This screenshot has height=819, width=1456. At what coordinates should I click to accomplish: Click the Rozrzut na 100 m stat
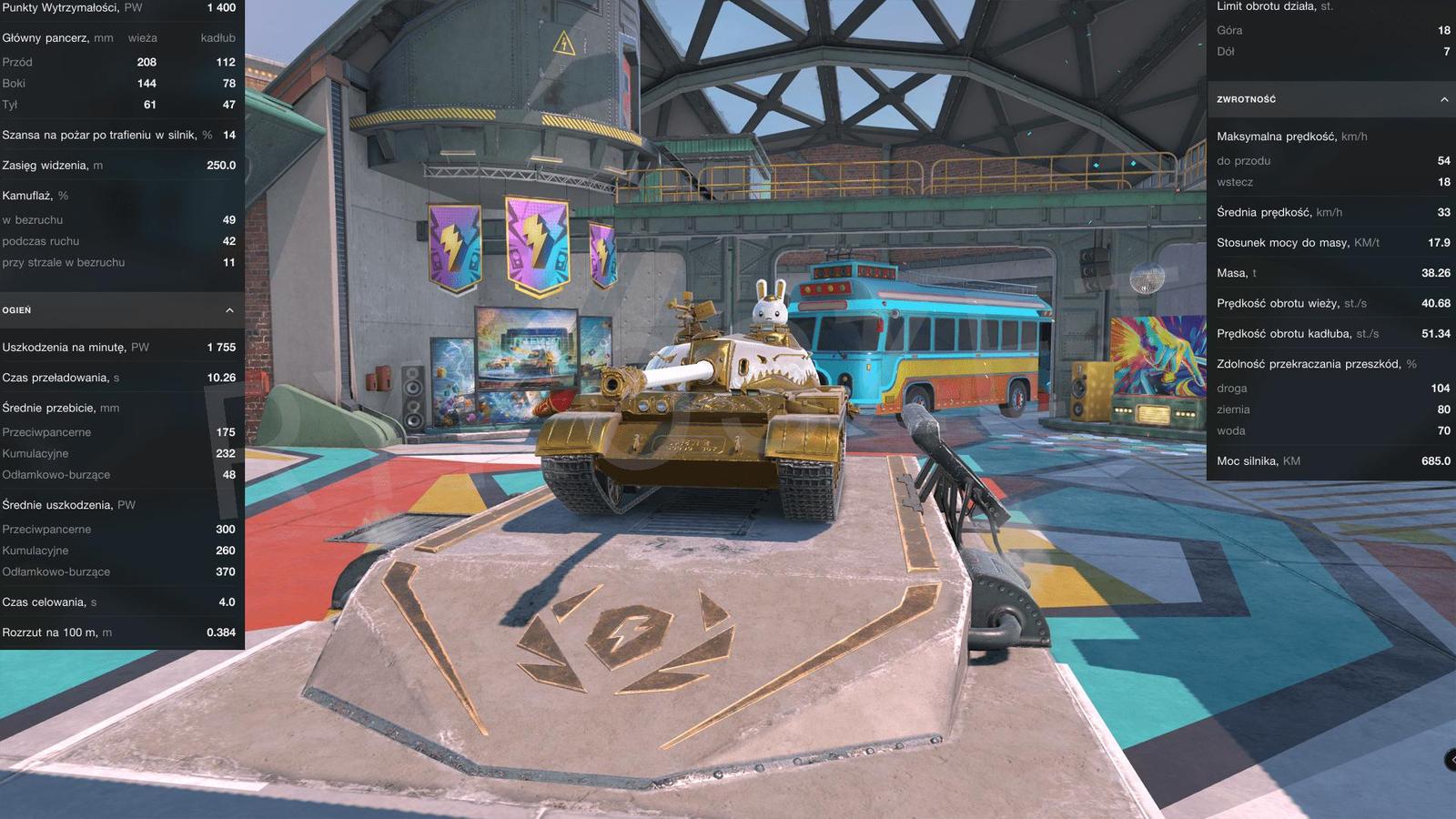pyautogui.click(x=118, y=632)
